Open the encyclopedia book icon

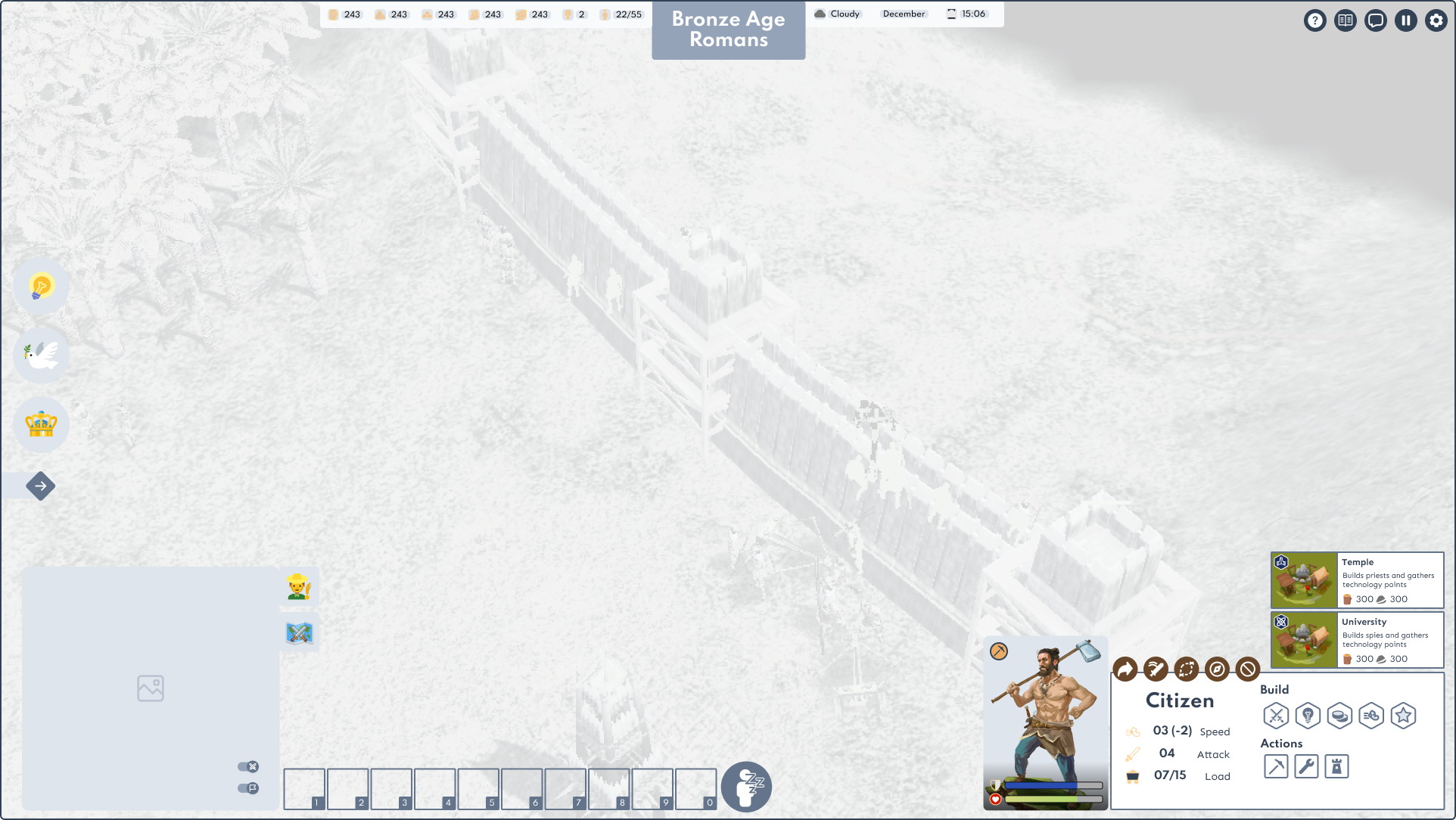click(1346, 20)
